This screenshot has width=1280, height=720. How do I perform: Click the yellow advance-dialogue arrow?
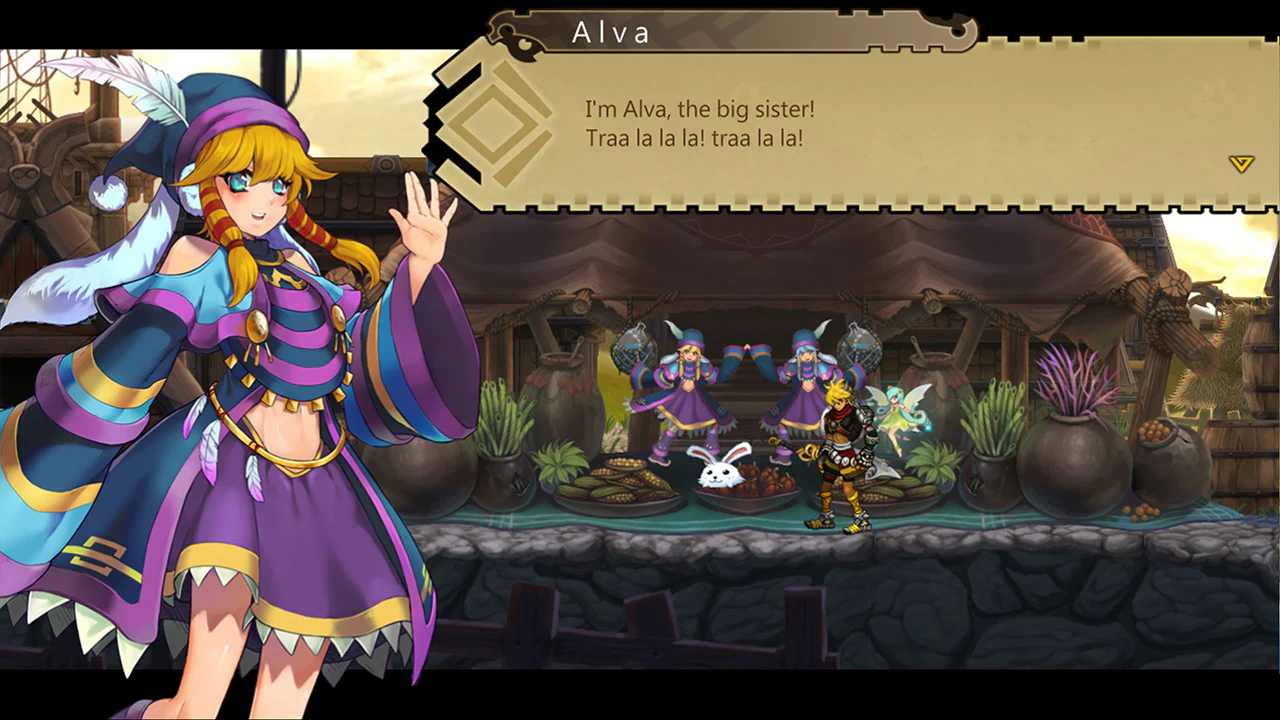[x=1240, y=163]
